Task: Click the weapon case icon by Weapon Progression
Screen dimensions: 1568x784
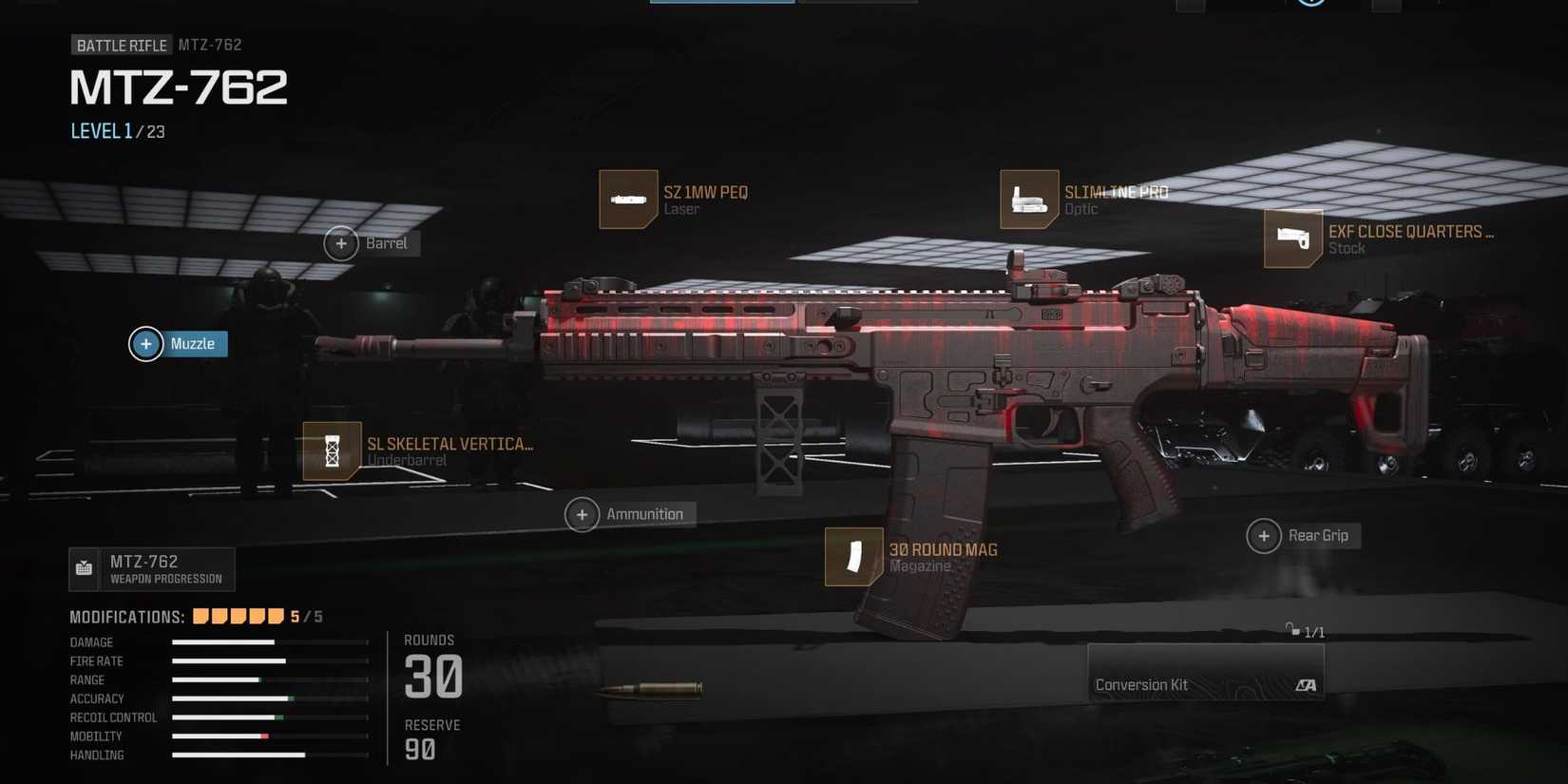Action: point(84,568)
